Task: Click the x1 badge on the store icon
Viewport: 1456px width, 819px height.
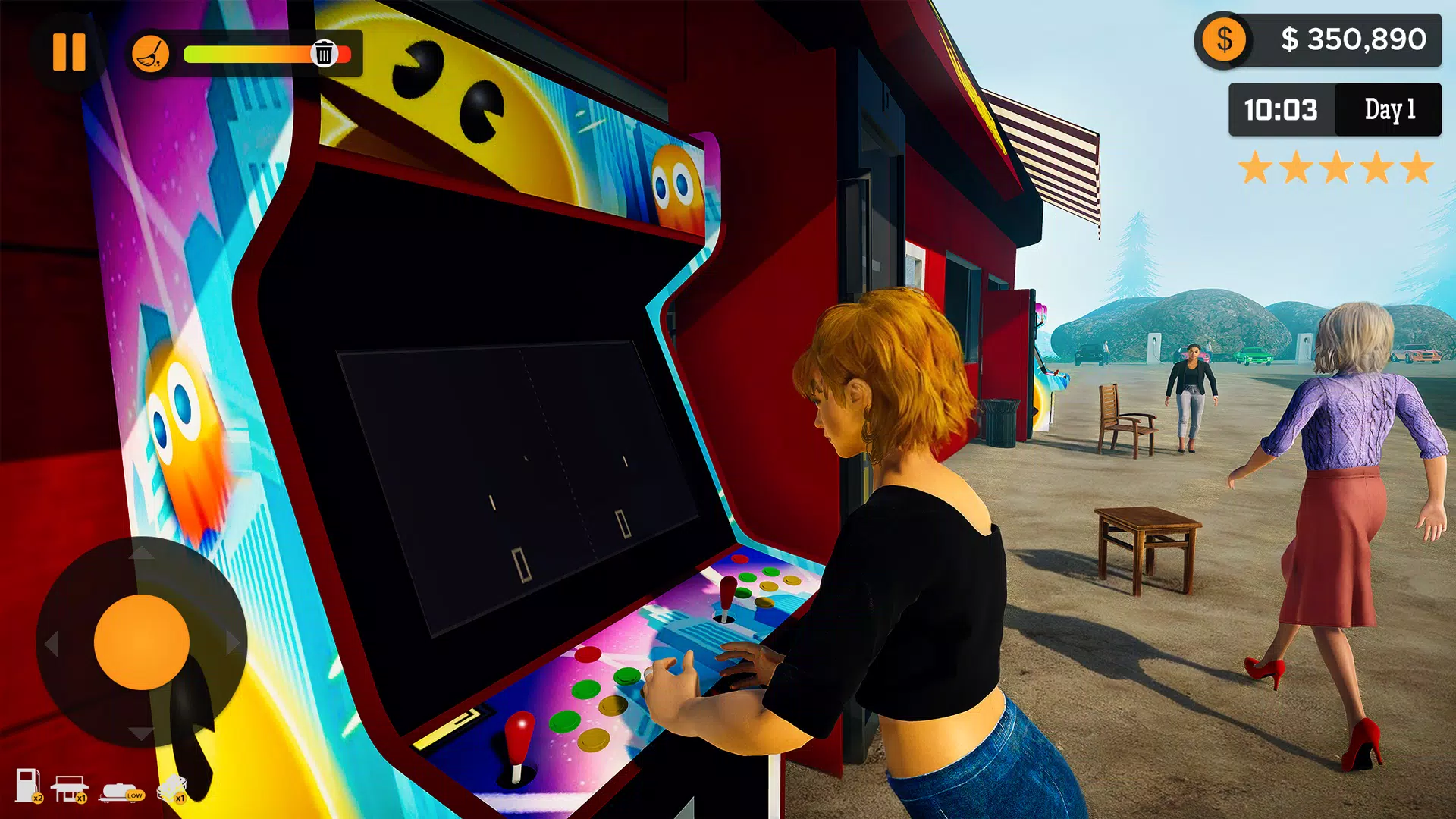Action: pos(81,799)
